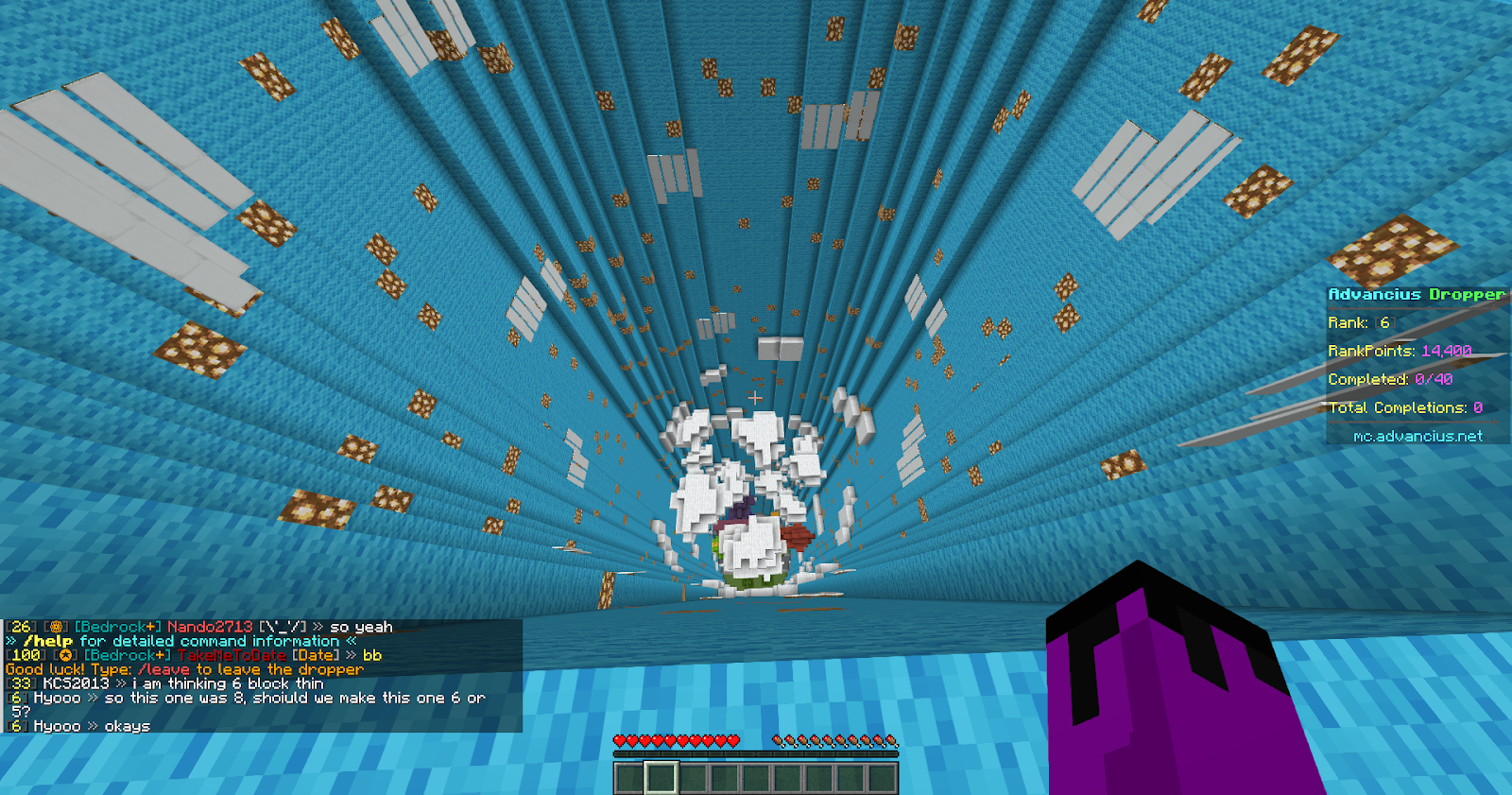1512x795 pixels.
Task: Click the crosshair at screen center
Action: click(x=753, y=399)
